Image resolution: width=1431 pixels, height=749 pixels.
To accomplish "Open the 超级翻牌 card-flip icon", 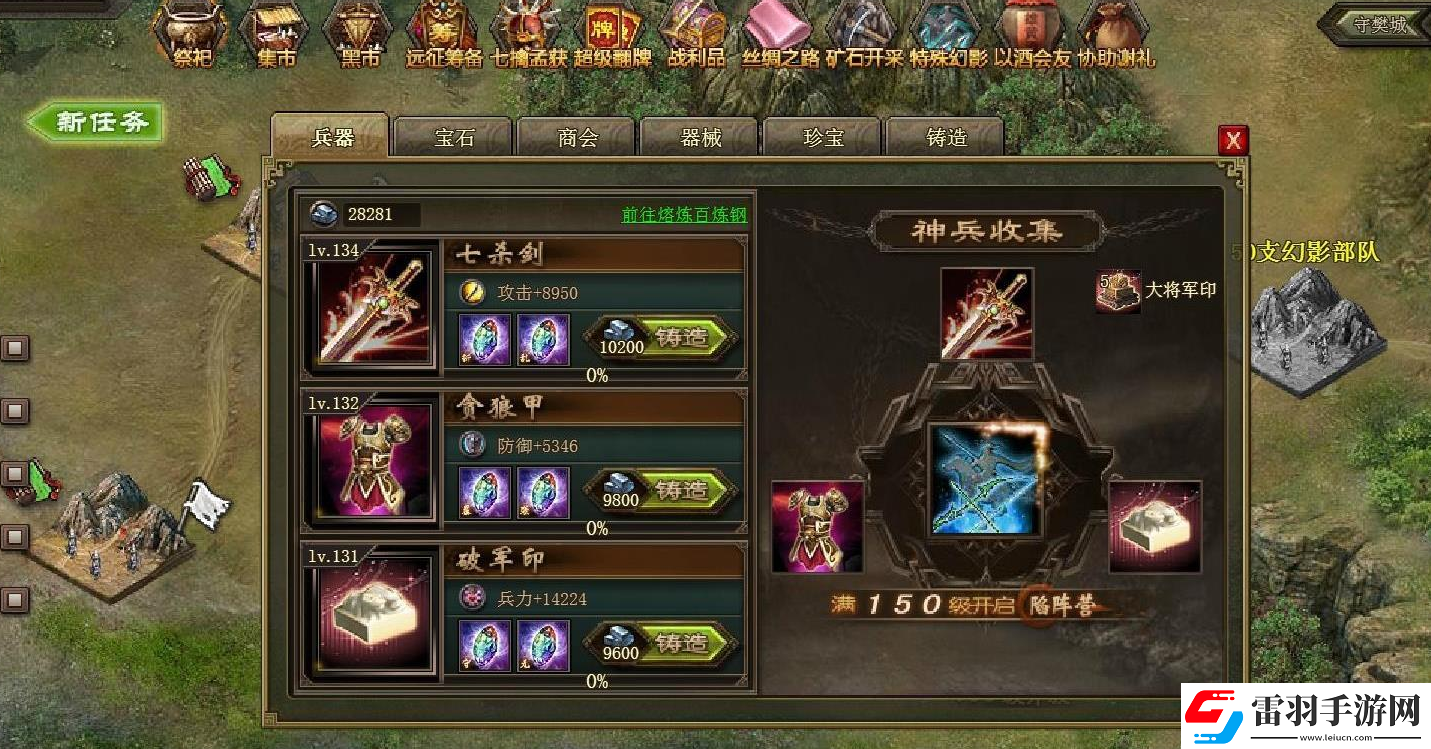I will point(611,28).
